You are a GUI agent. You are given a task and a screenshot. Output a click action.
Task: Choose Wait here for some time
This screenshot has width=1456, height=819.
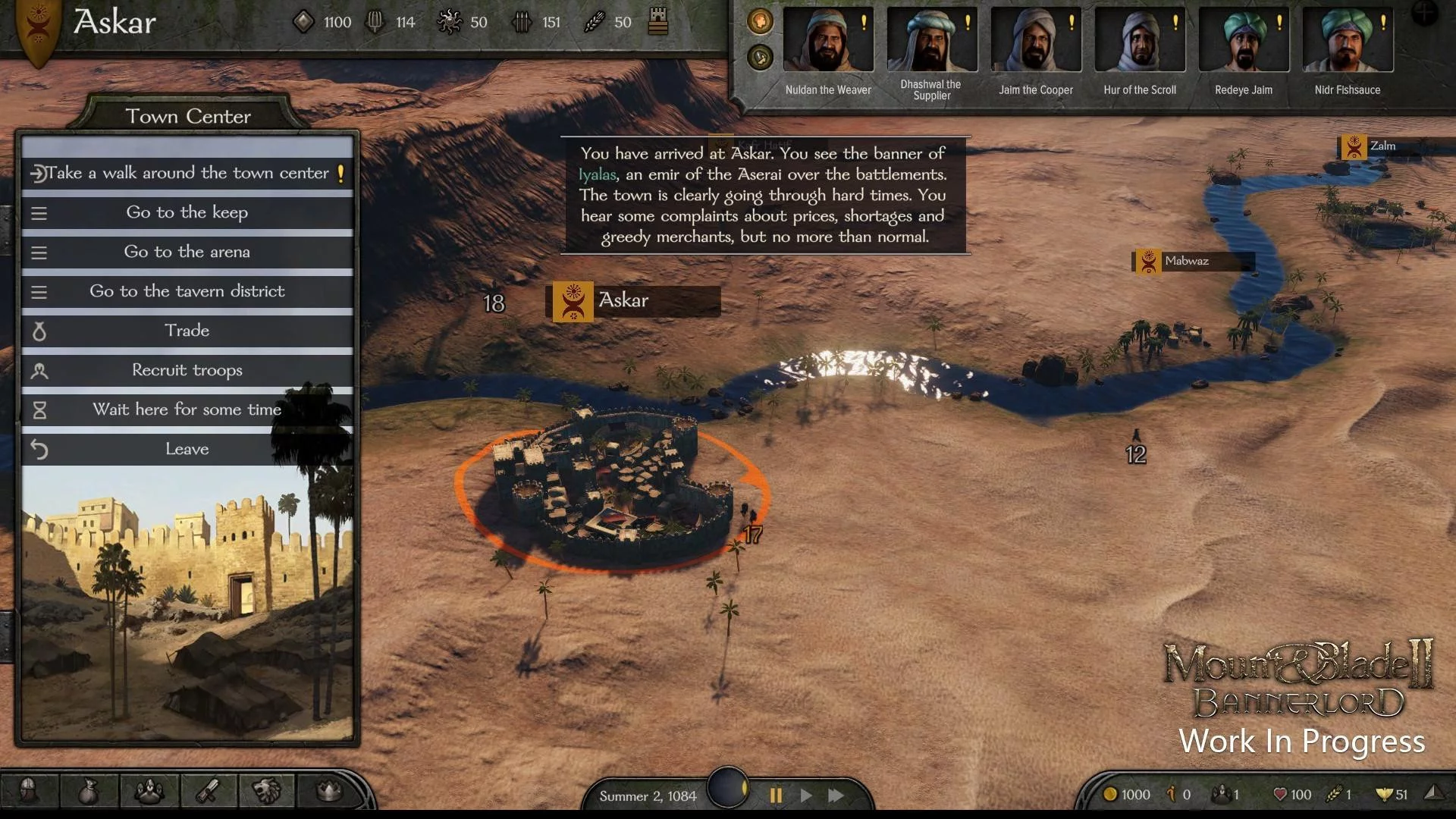point(187,409)
